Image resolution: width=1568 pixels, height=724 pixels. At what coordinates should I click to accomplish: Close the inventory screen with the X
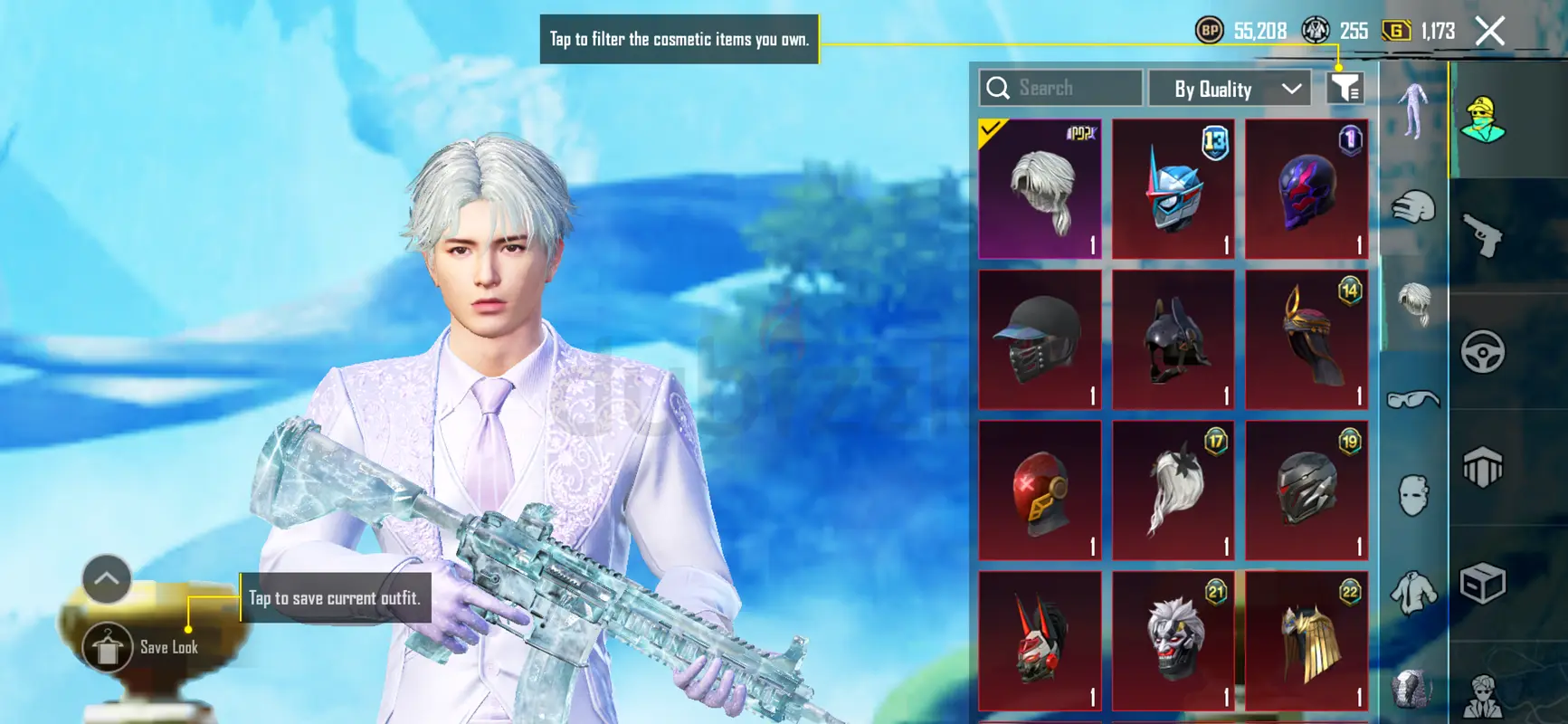(1489, 32)
